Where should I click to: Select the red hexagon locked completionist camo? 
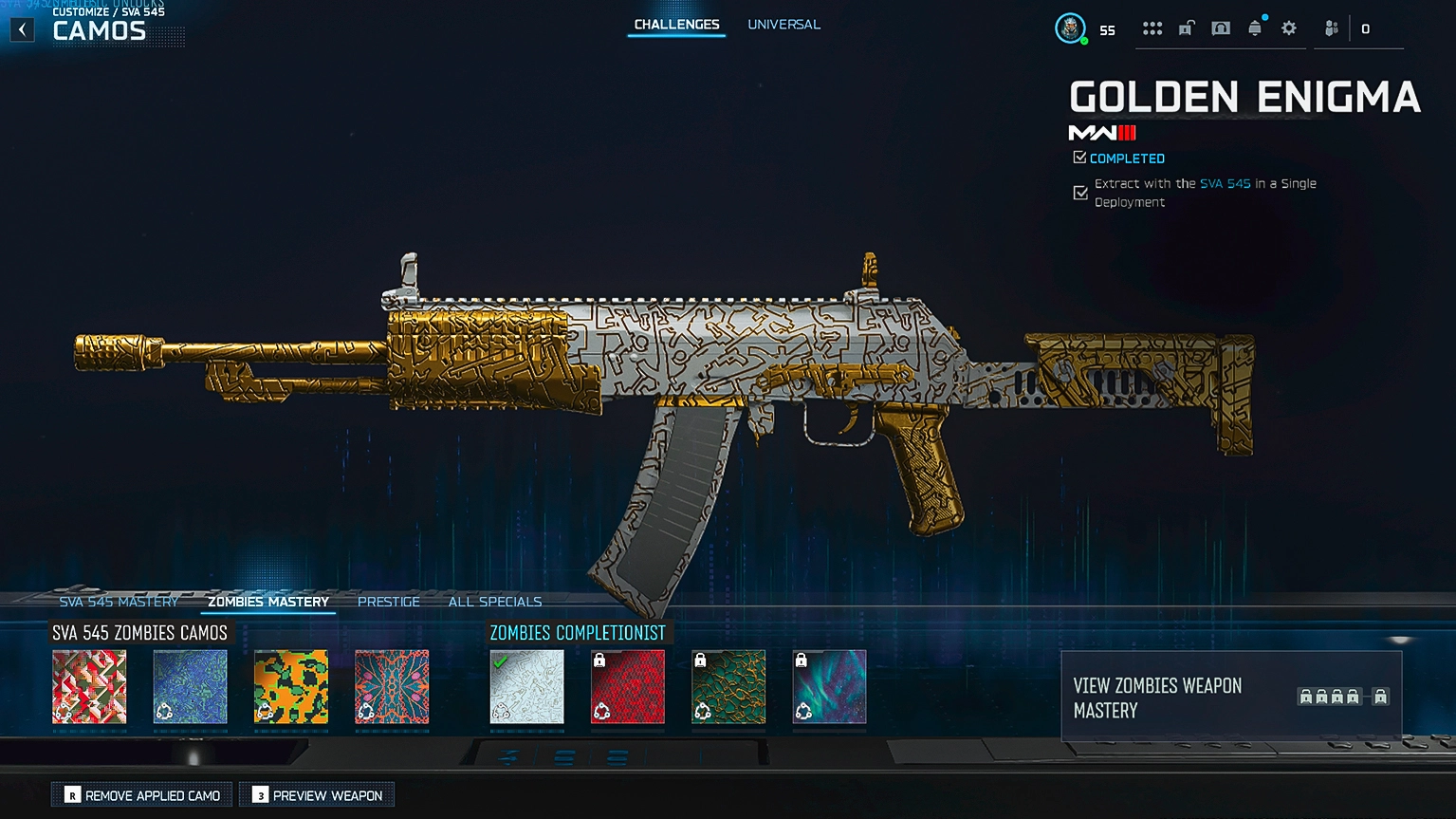pos(627,686)
